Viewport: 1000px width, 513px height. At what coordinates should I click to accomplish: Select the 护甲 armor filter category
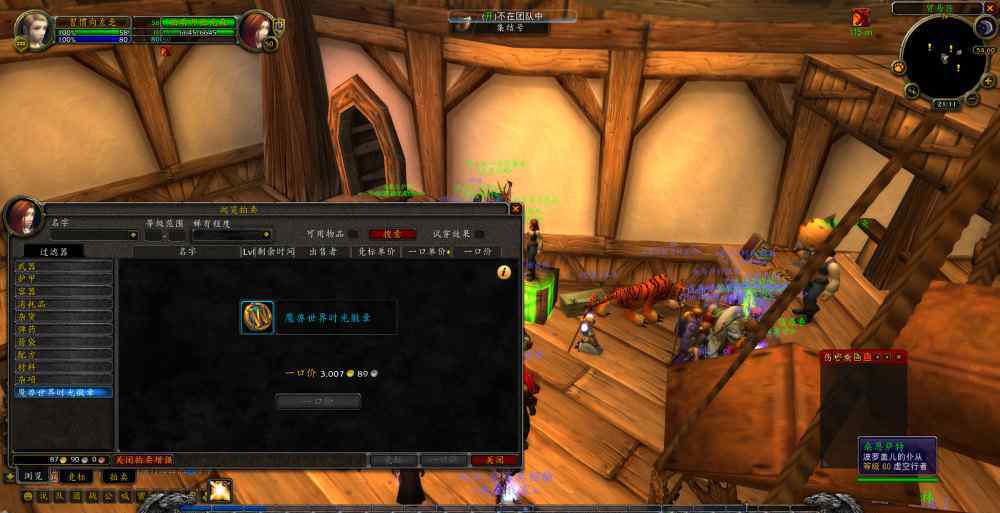pos(63,279)
